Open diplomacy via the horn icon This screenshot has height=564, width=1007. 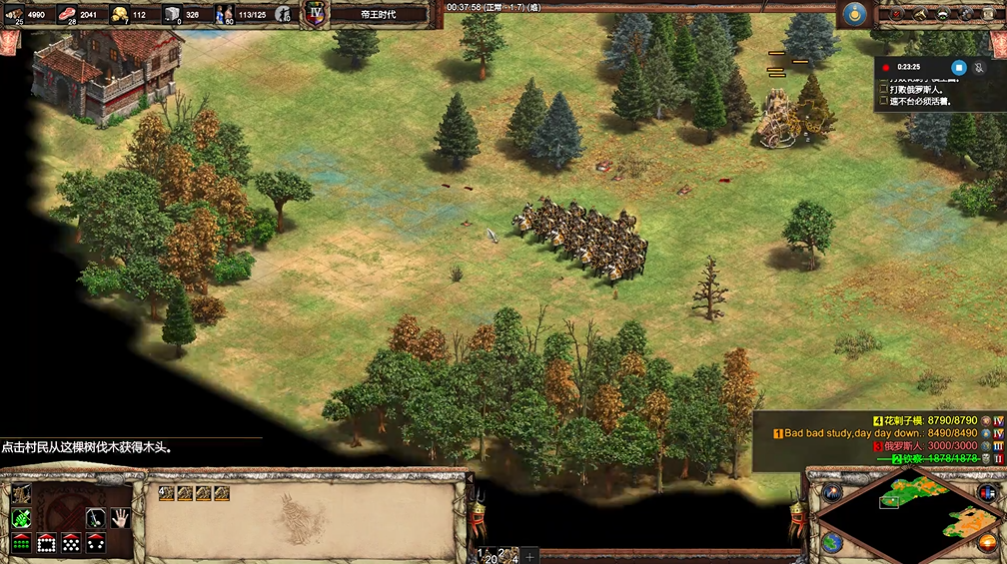(x=920, y=14)
